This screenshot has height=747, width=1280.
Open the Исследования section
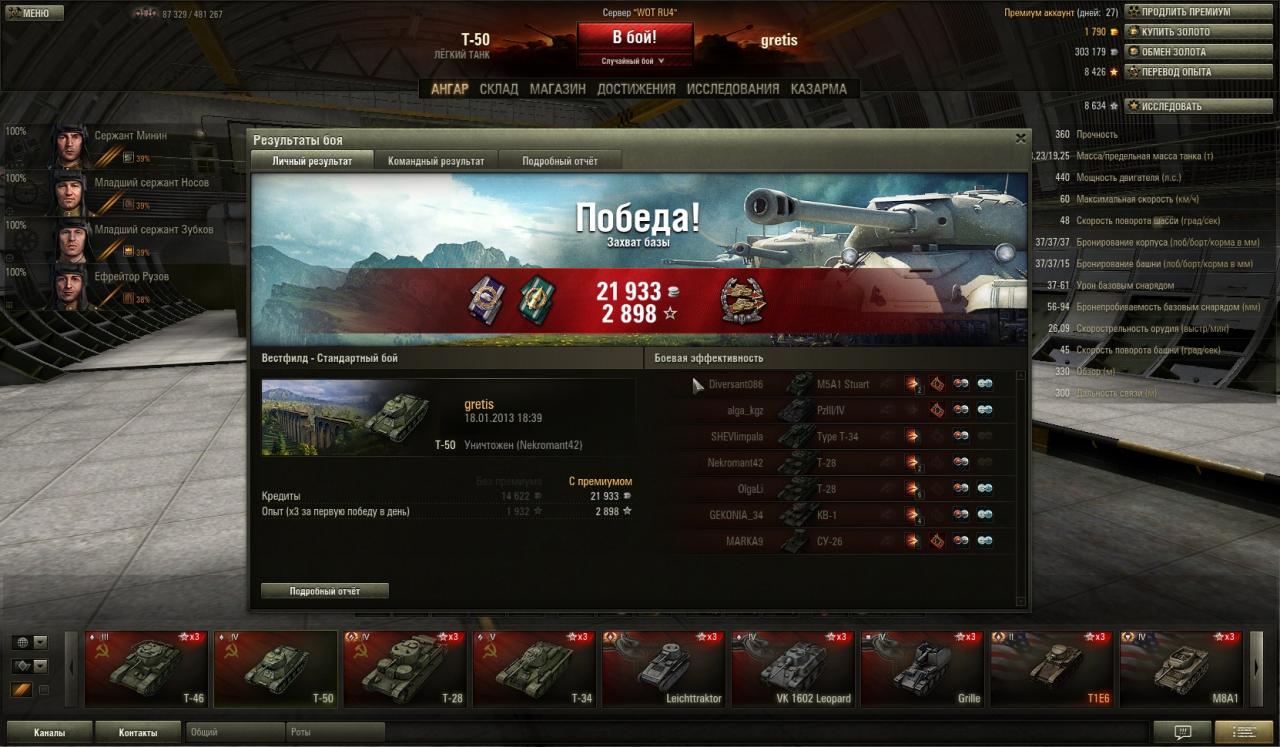pyautogui.click(x=732, y=89)
